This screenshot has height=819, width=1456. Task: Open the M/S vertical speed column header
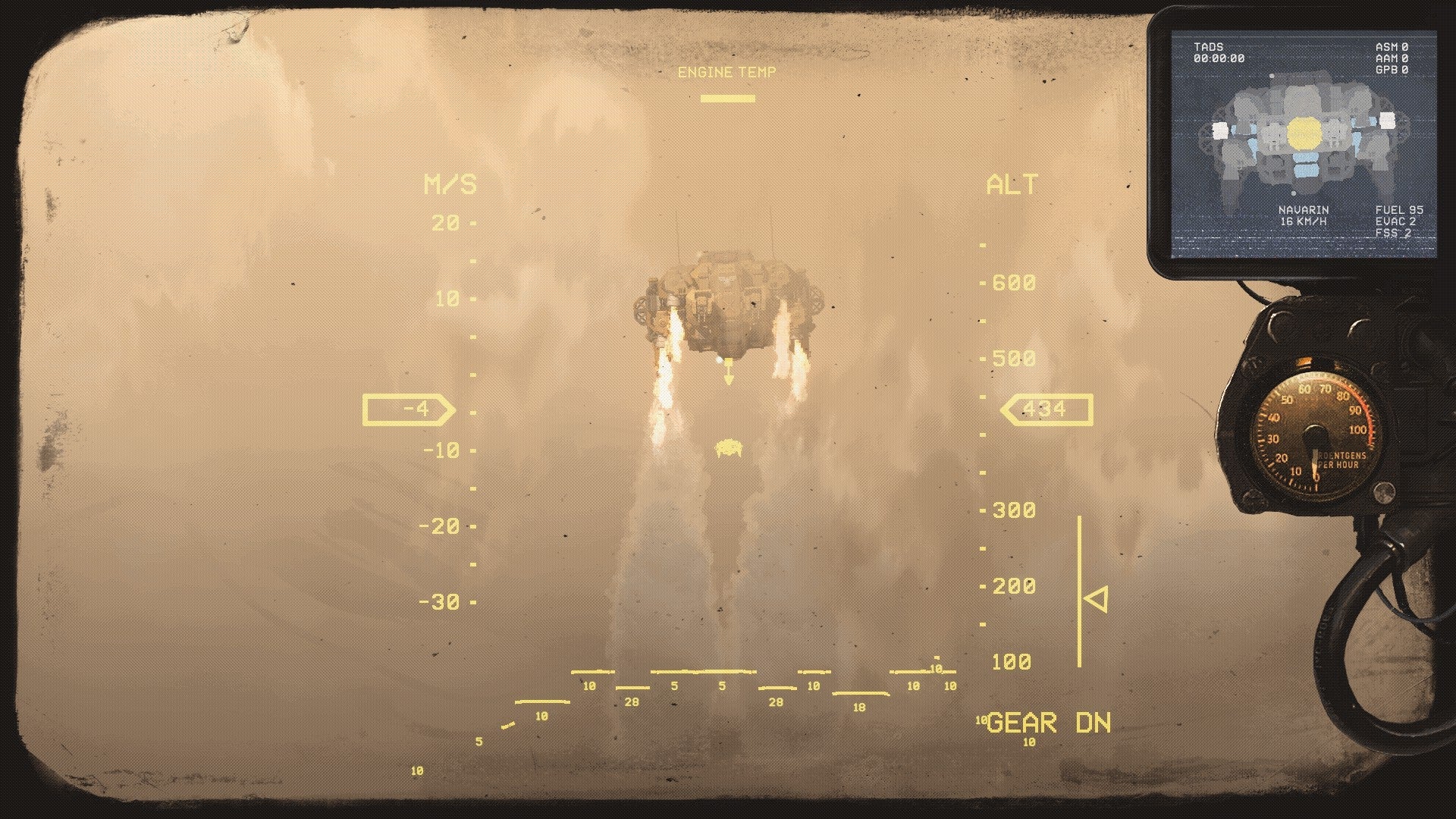pyautogui.click(x=453, y=182)
